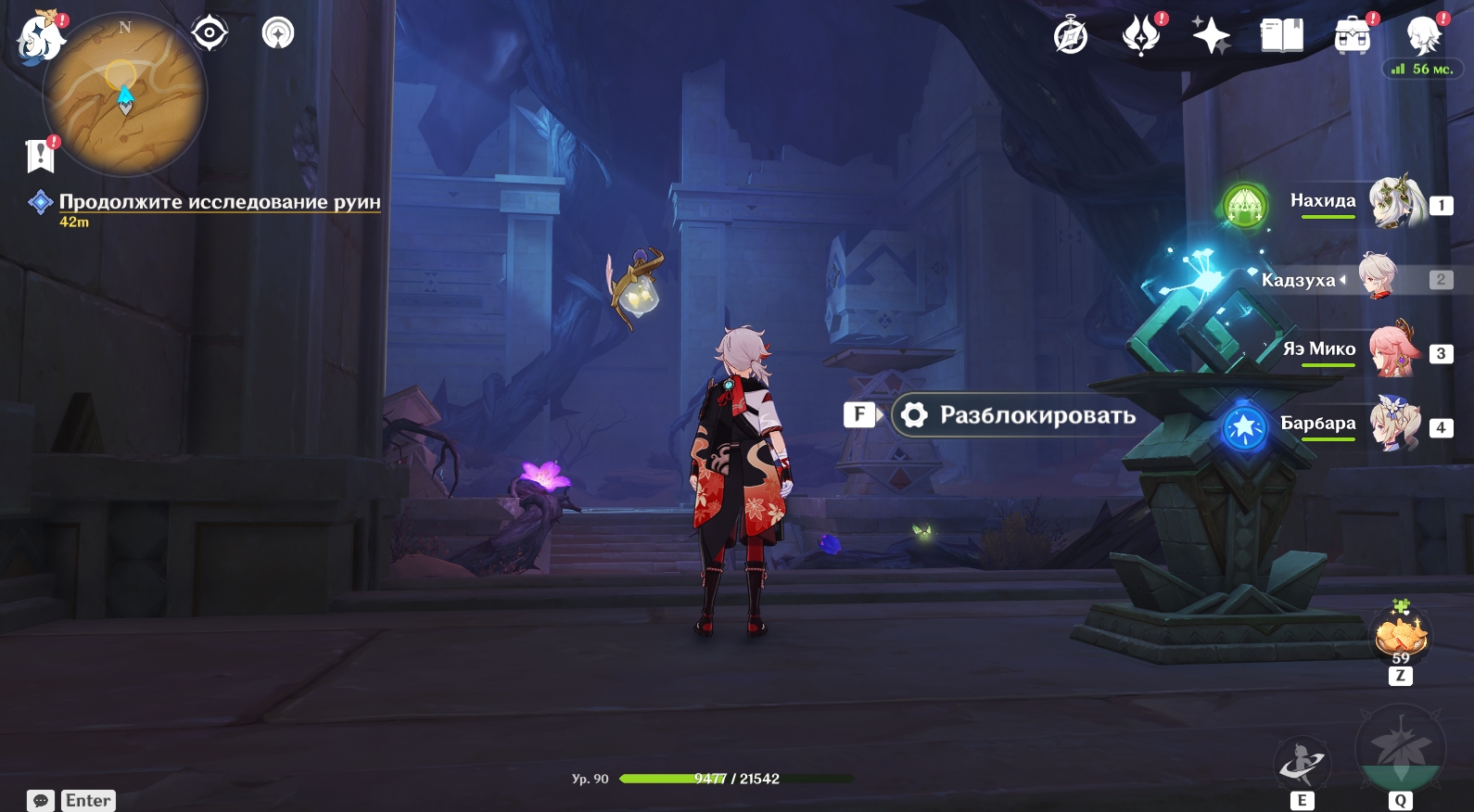Click the quest log bookmark icon
The image size is (1474, 812).
[40, 156]
